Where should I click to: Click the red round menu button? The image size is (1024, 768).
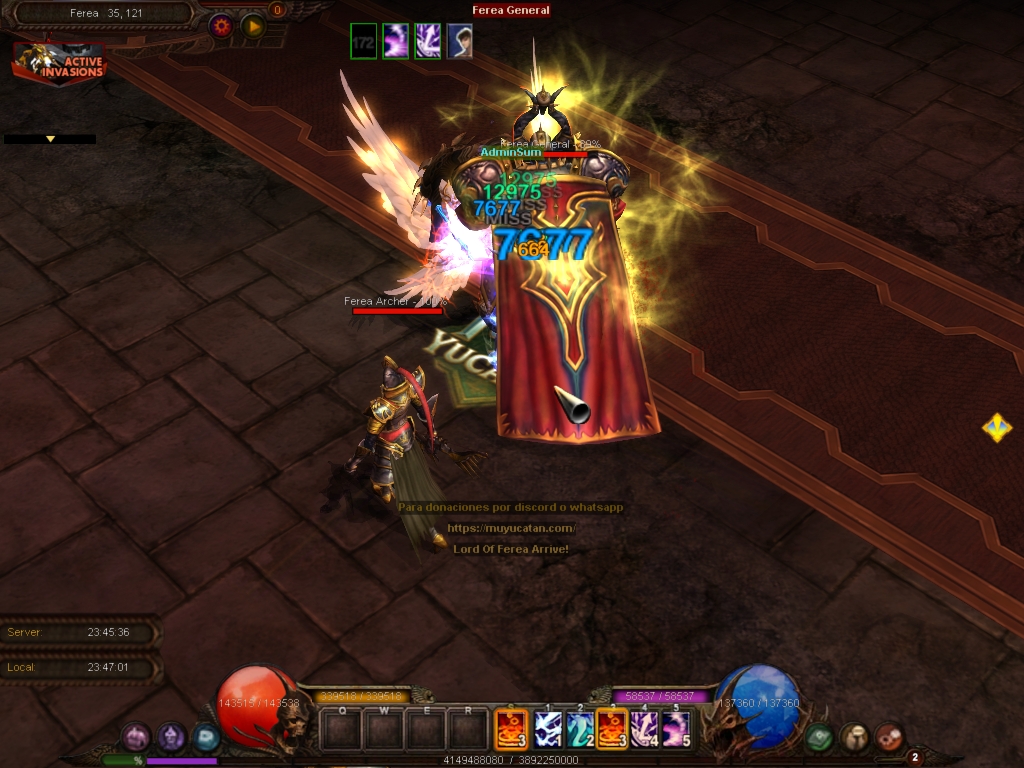(x=888, y=738)
